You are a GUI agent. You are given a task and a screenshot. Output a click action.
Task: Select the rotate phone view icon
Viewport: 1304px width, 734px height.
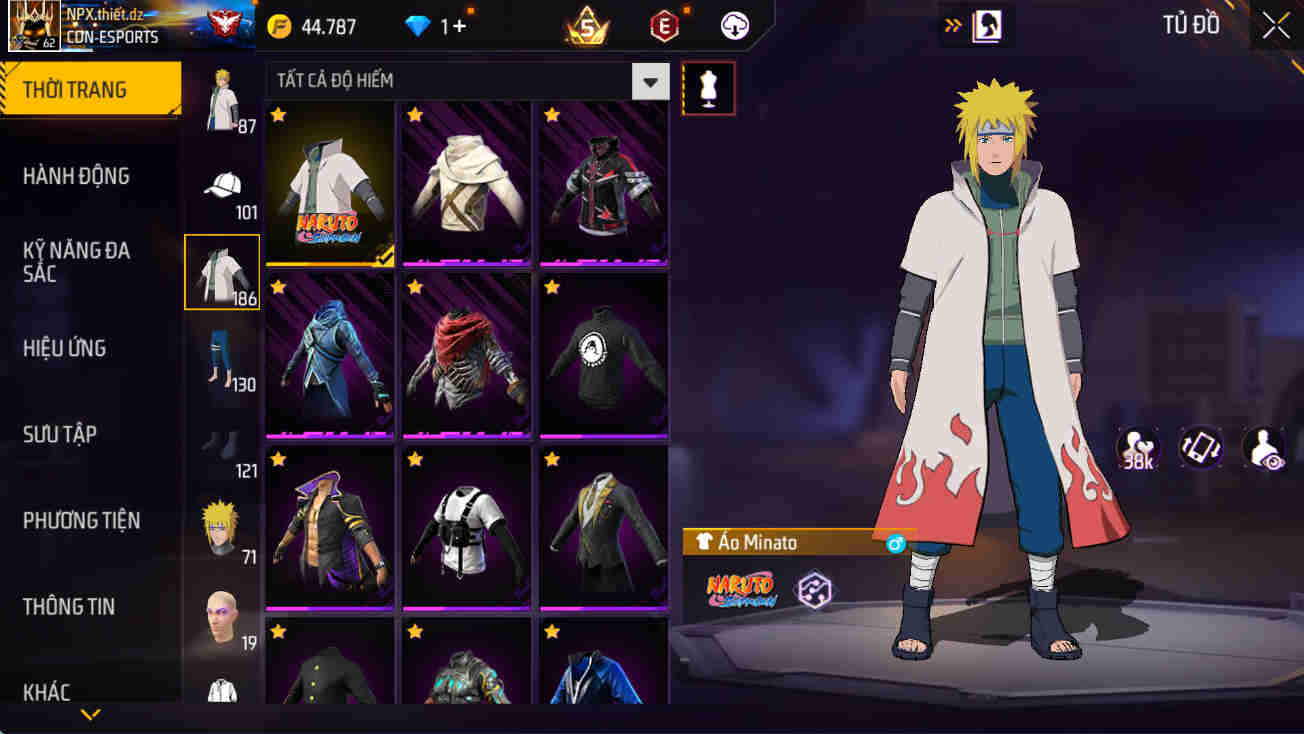point(1199,448)
